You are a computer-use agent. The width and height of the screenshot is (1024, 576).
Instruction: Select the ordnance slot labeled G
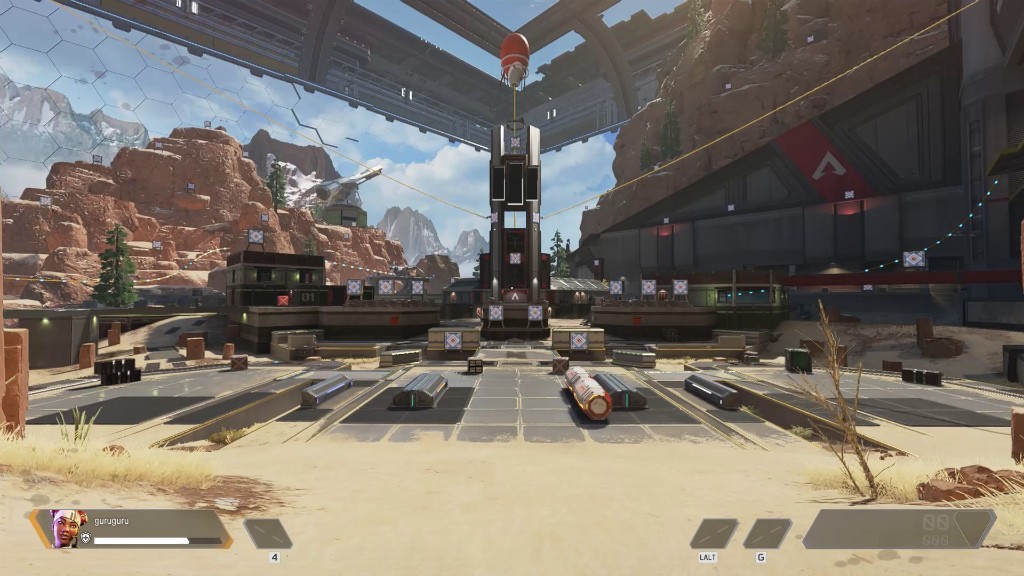pyautogui.click(x=767, y=533)
